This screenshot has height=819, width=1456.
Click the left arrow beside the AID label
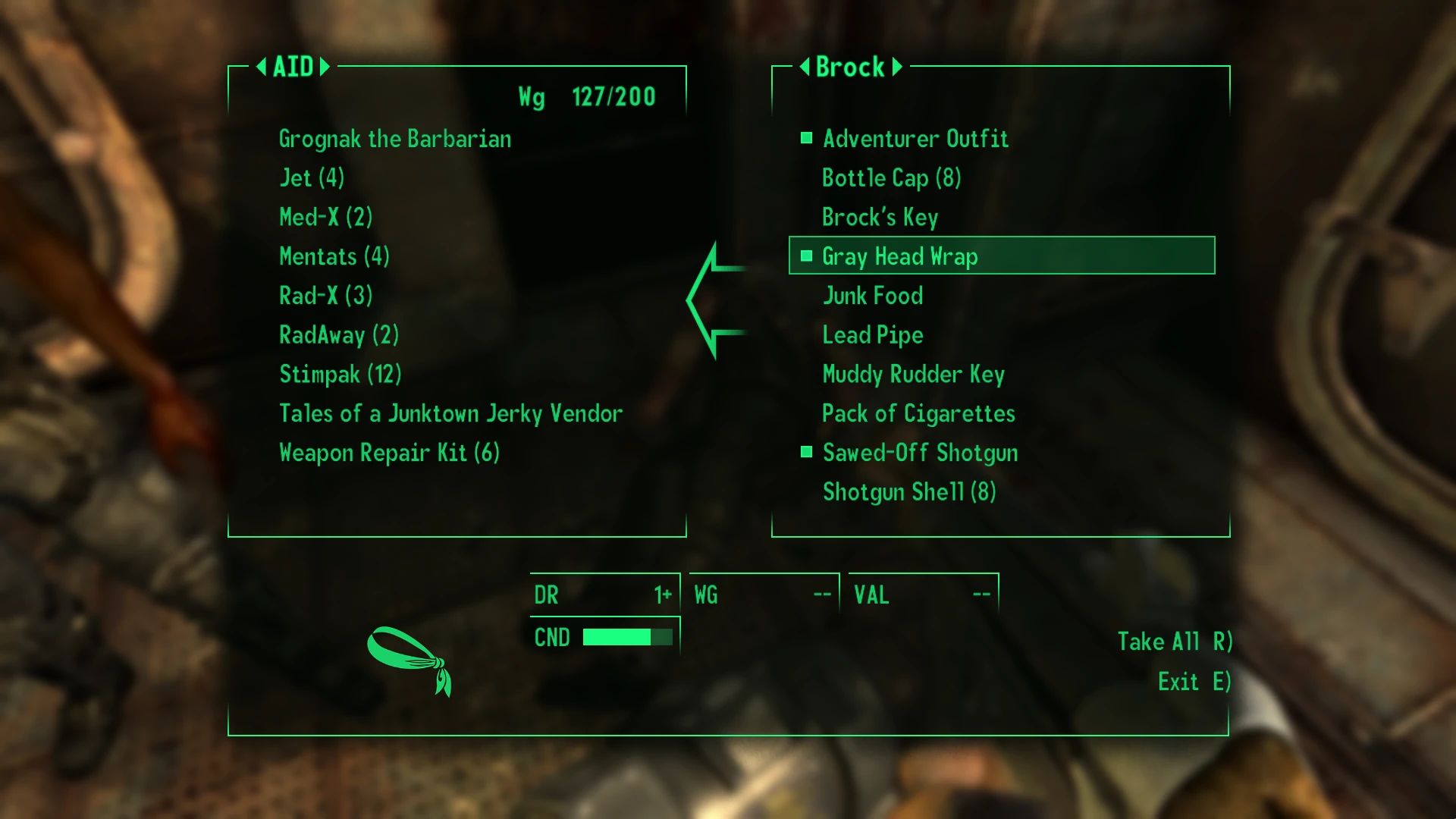tap(262, 67)
